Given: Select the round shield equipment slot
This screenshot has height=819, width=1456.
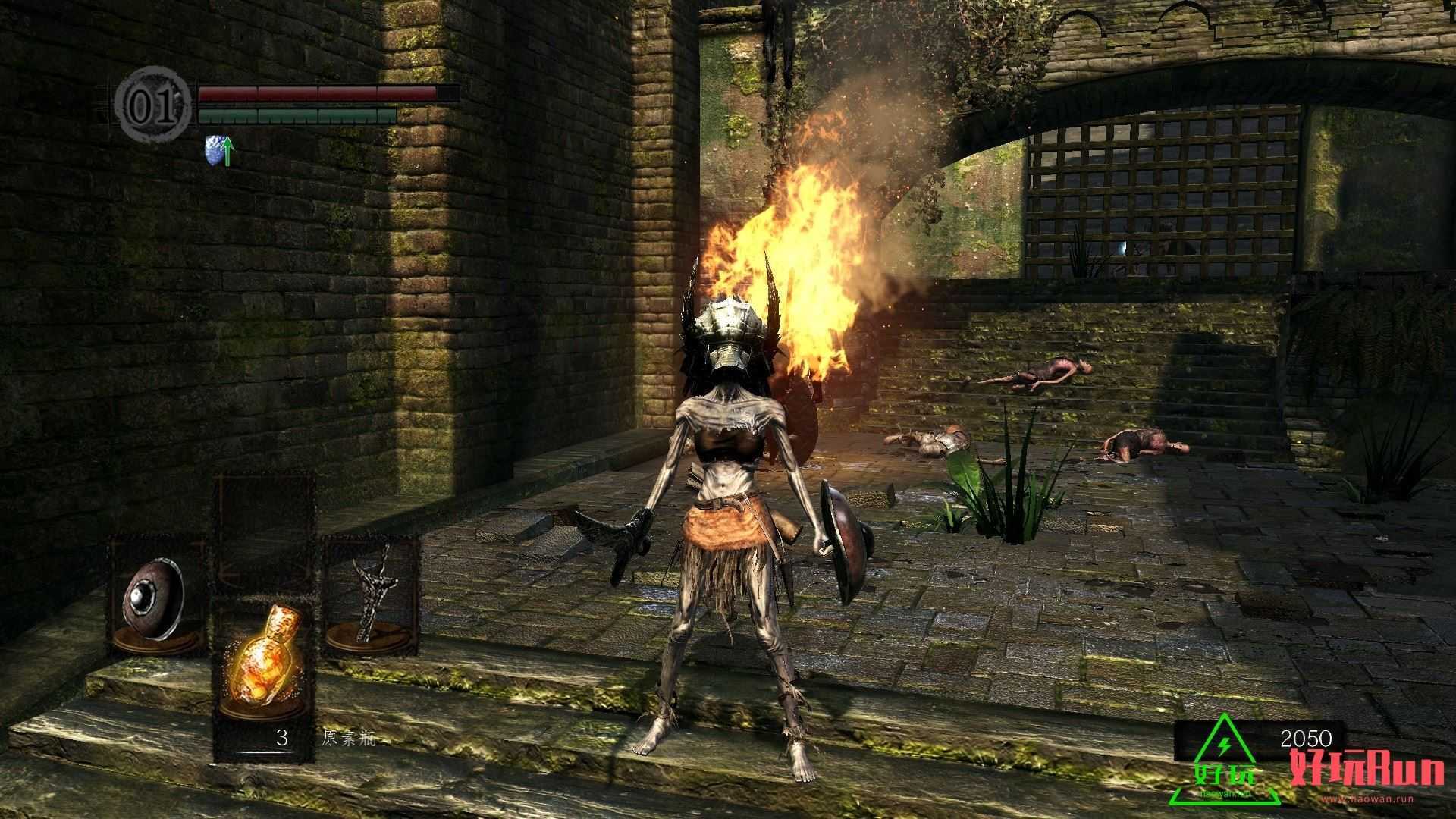Looking at the screenshot, I should tap(155, 597).
